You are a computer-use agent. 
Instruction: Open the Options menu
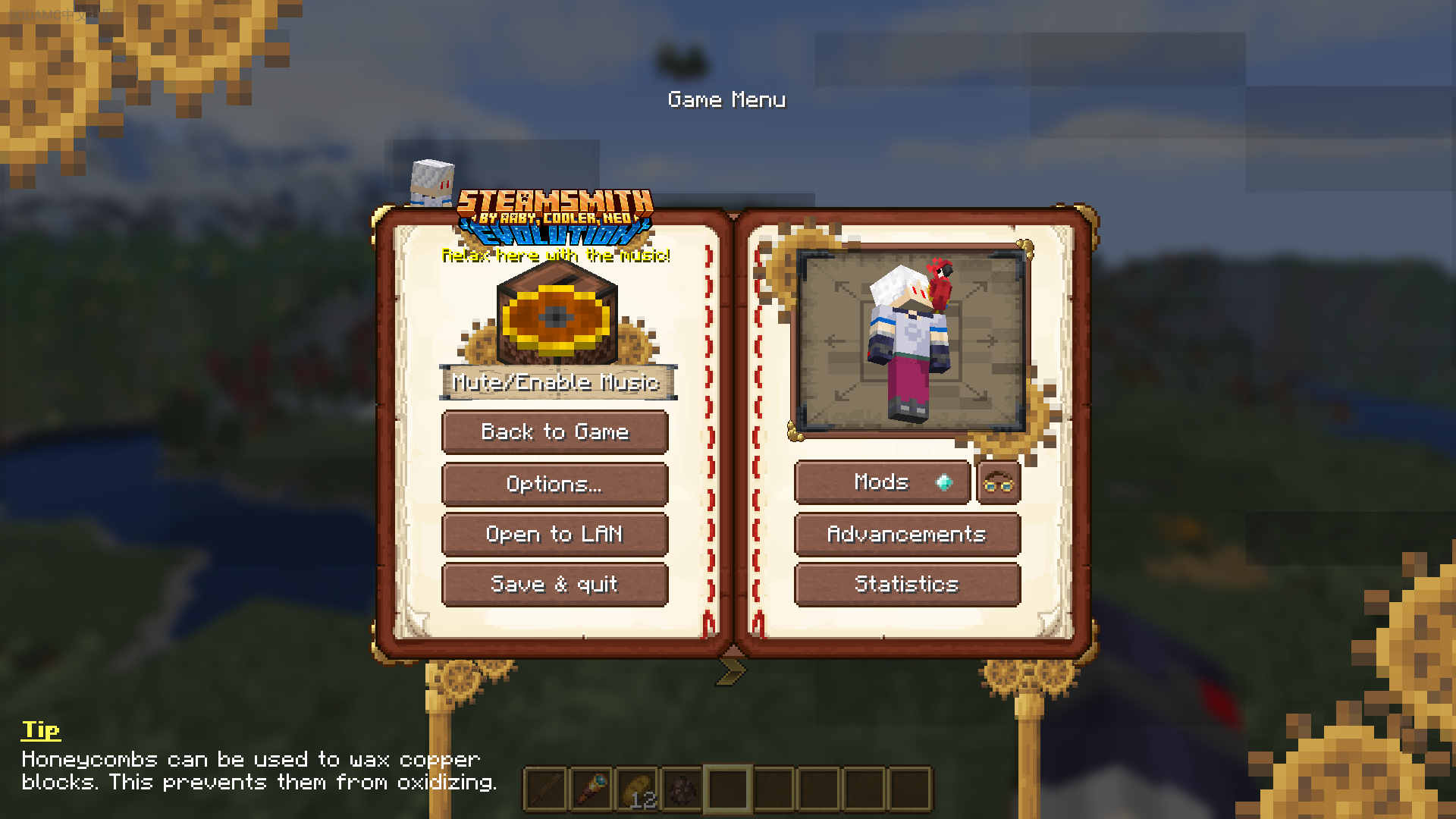tap(554, 484)
